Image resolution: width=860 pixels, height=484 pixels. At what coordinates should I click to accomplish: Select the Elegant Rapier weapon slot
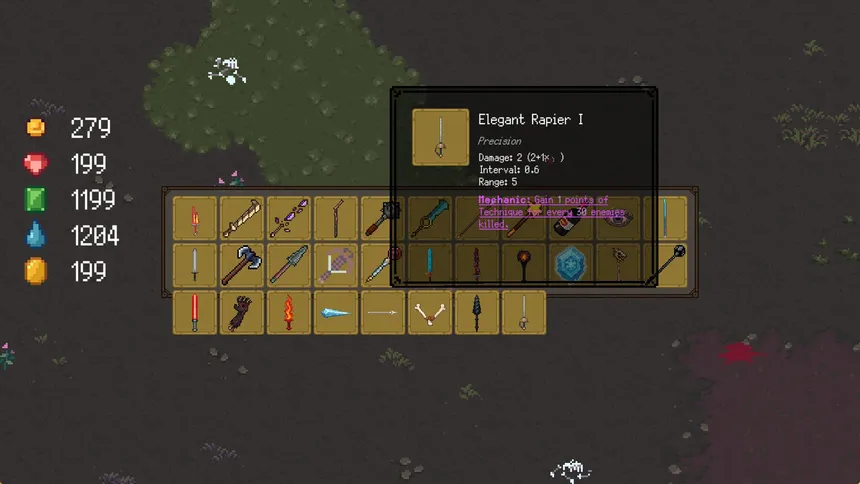[524, 312]
